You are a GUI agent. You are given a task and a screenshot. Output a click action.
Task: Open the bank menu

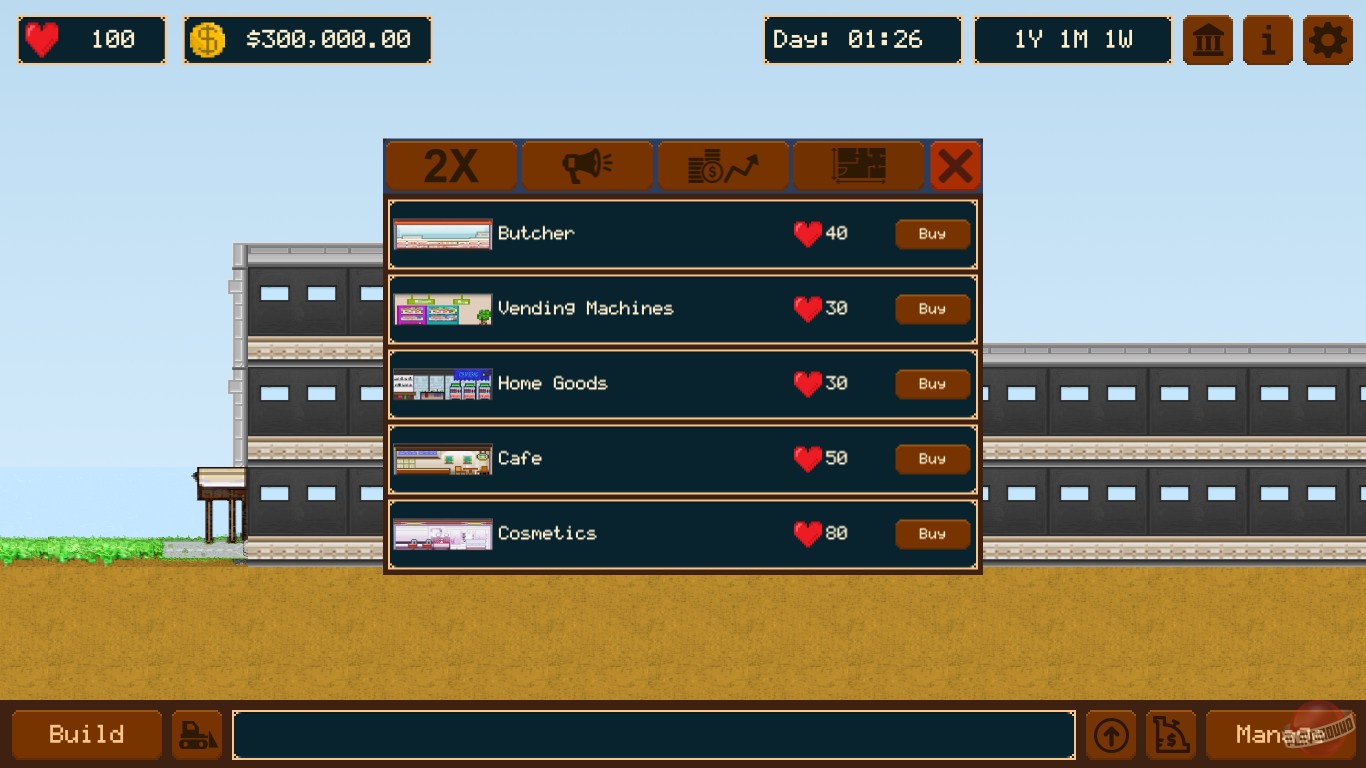(x=1207, y=40)
